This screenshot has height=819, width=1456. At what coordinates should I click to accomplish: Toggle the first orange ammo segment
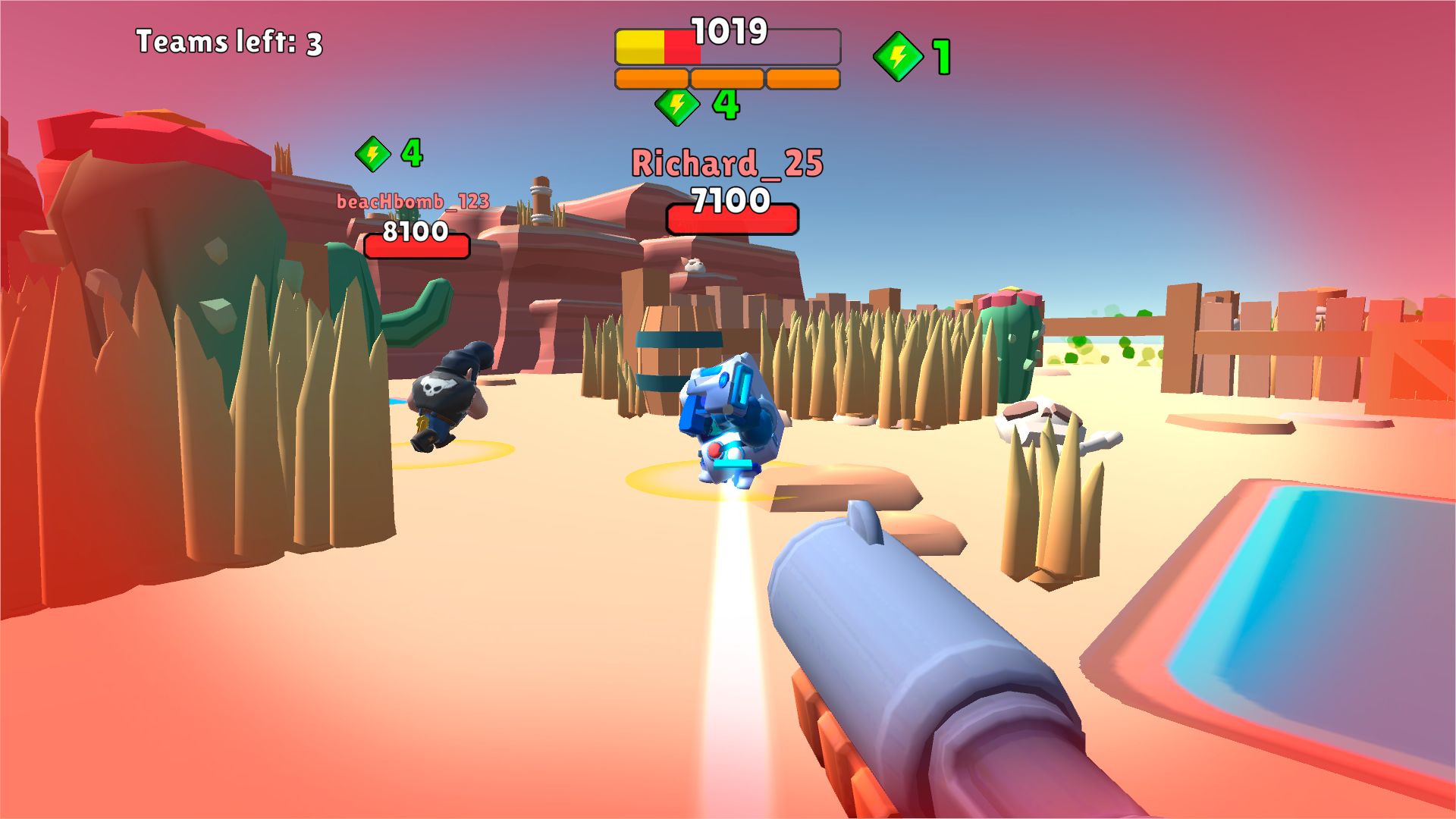[x=651, y=77]
